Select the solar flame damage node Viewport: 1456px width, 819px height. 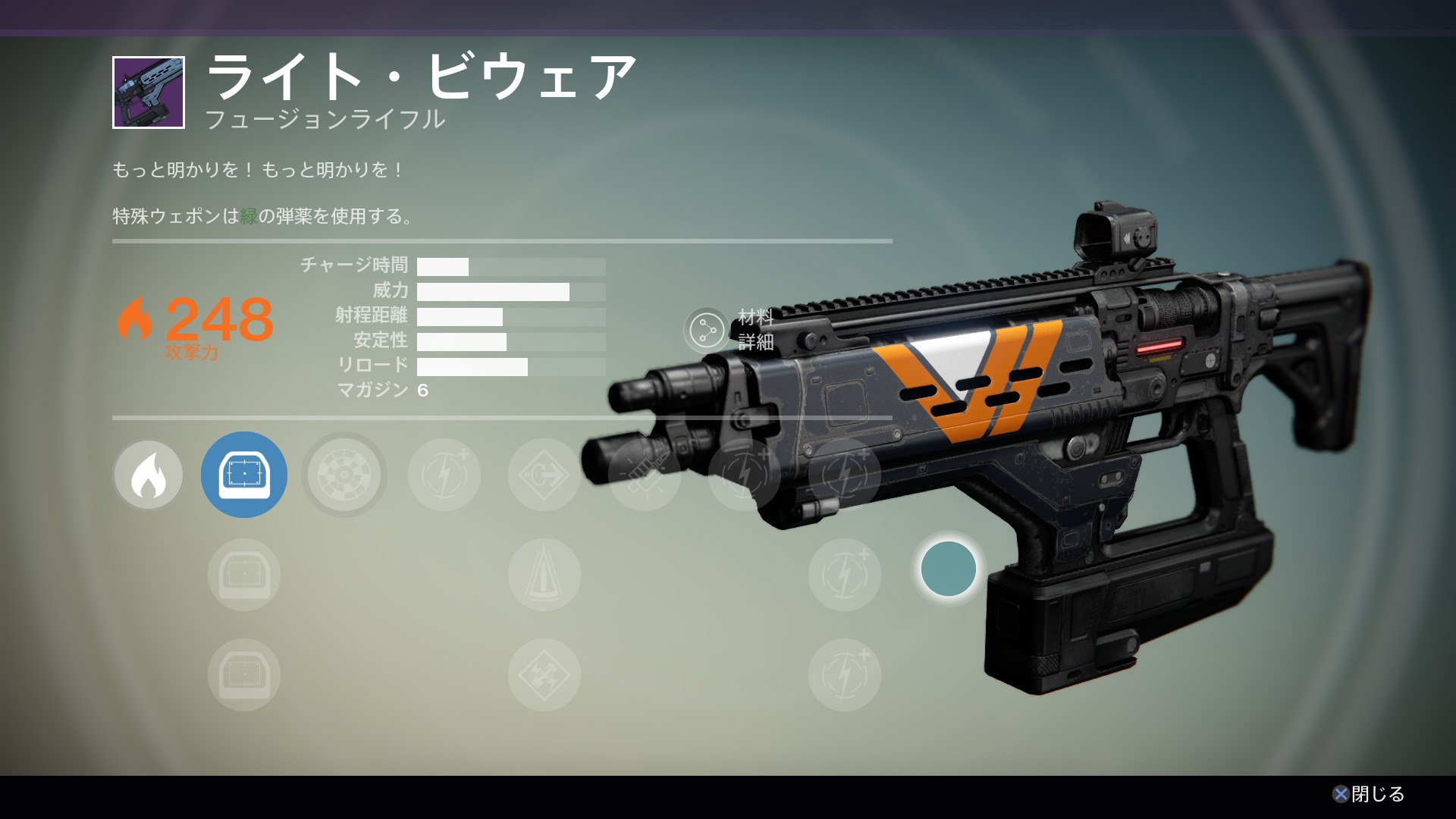pos(149,475)
